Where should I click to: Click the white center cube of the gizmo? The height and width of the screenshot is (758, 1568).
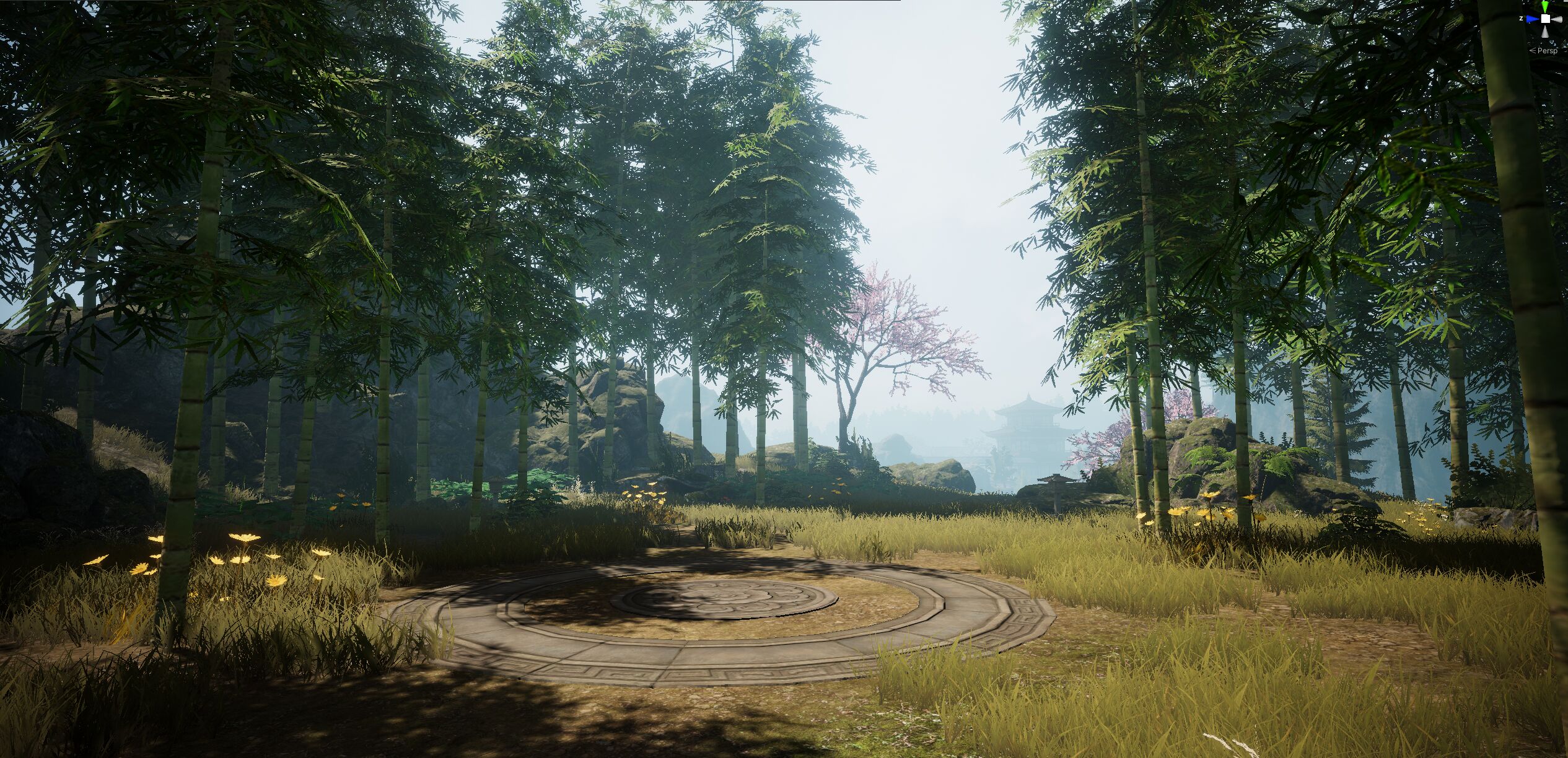(1546, 19)
